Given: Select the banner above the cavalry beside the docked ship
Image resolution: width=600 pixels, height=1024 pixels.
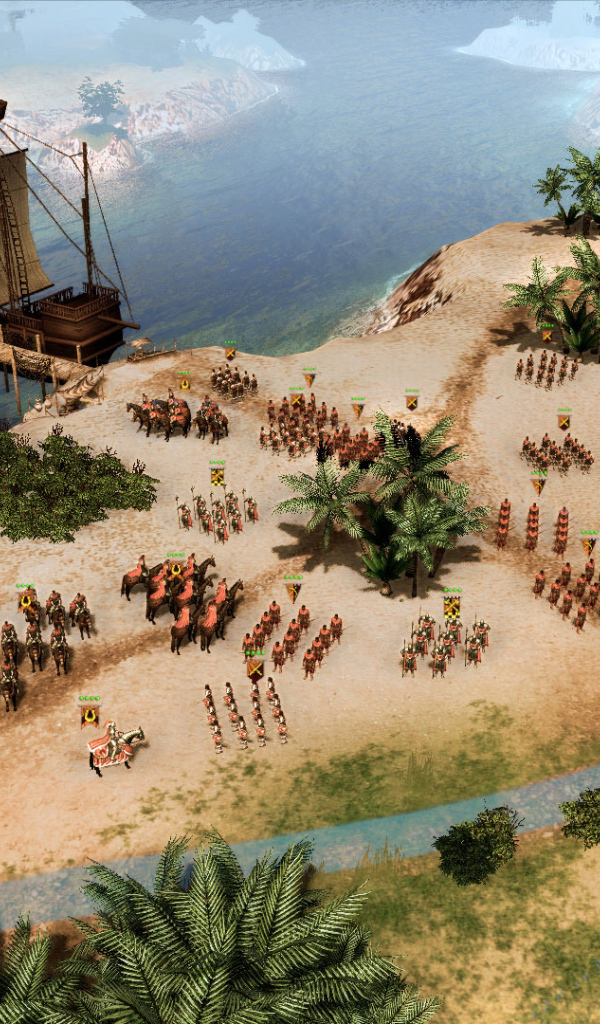Looking at the screenshot, I should (x=184, y=382).
